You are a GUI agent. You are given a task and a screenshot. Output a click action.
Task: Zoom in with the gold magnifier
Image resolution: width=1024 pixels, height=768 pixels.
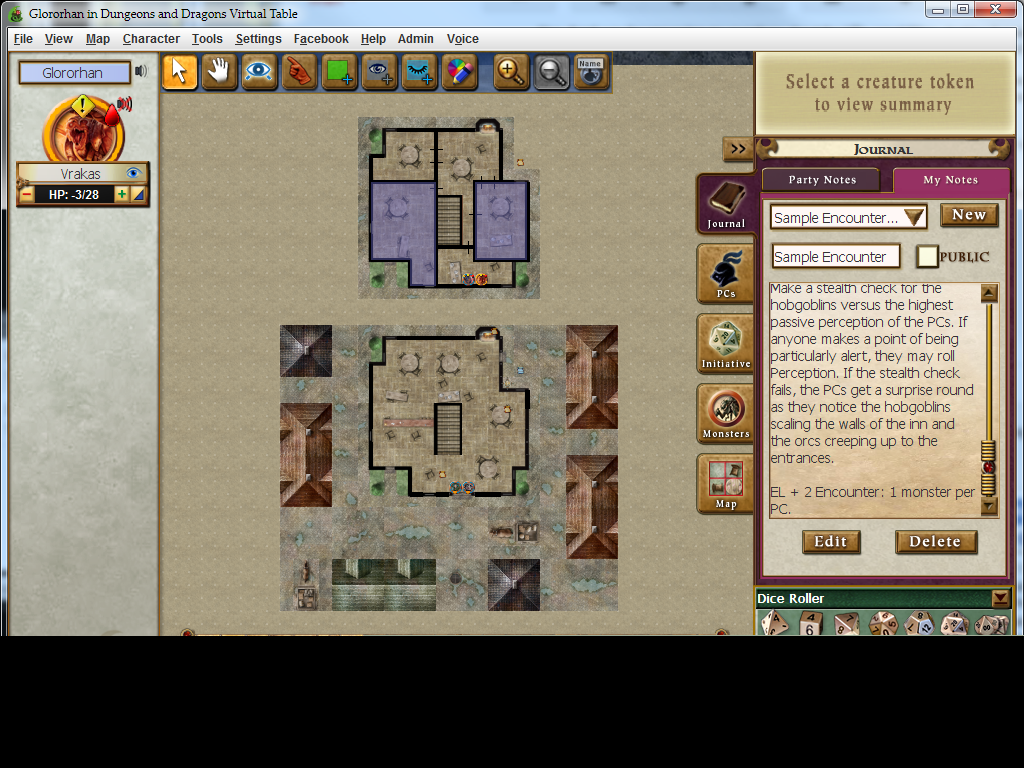511,72
